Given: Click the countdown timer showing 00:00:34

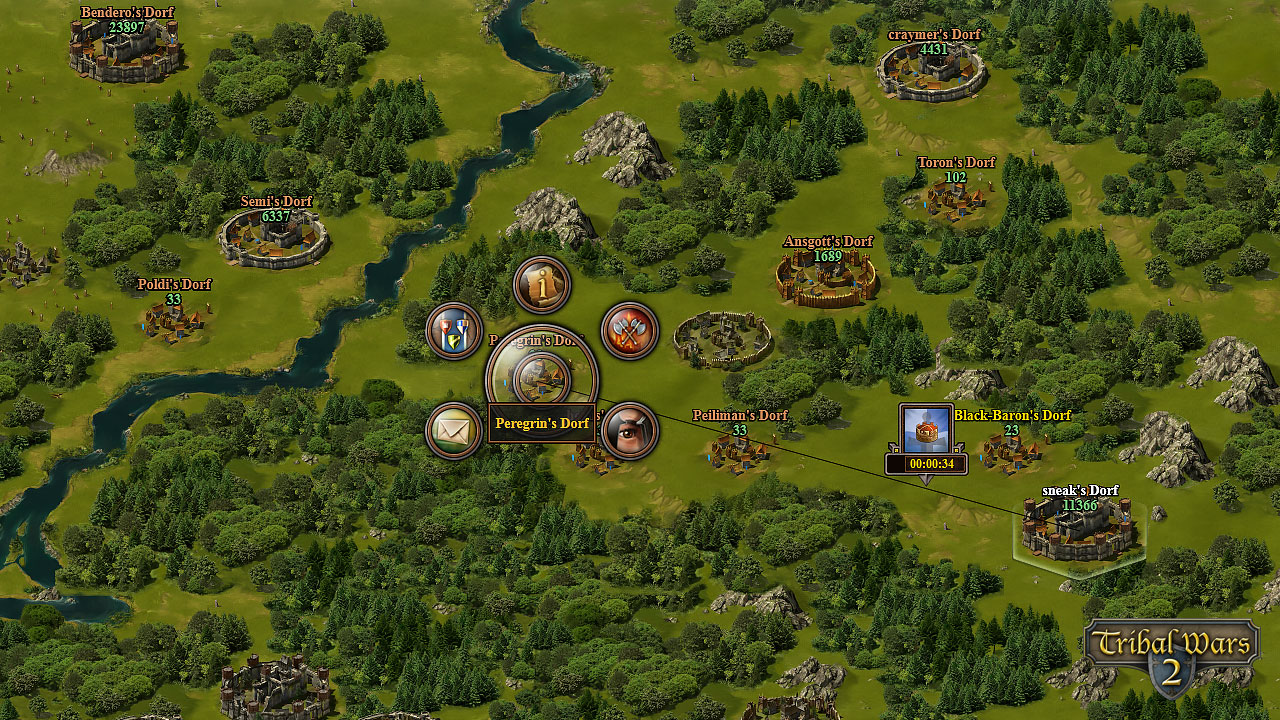Looking at the screenshot, I should 925,463.
